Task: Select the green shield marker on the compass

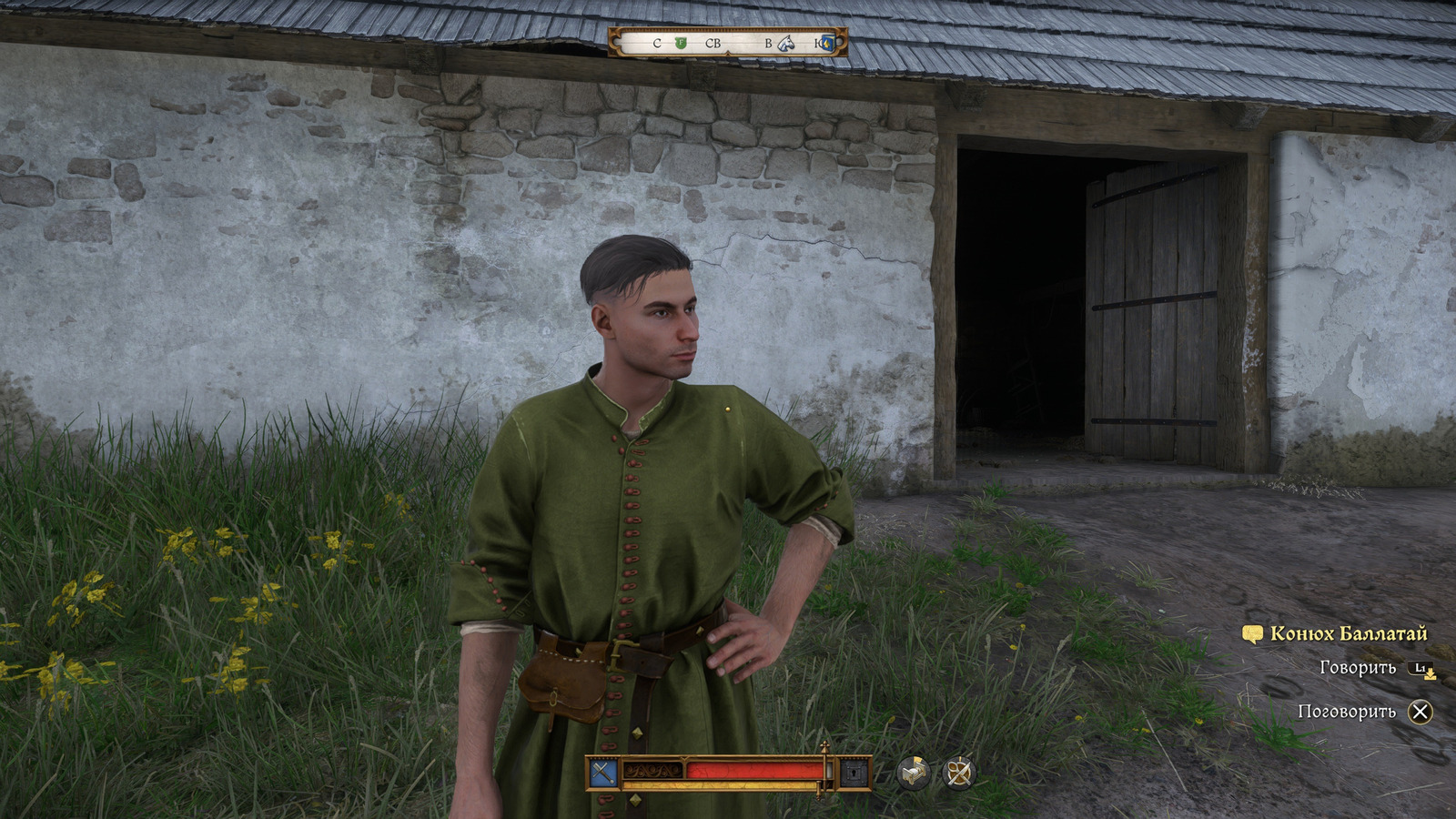Action: tap(680, 43)
